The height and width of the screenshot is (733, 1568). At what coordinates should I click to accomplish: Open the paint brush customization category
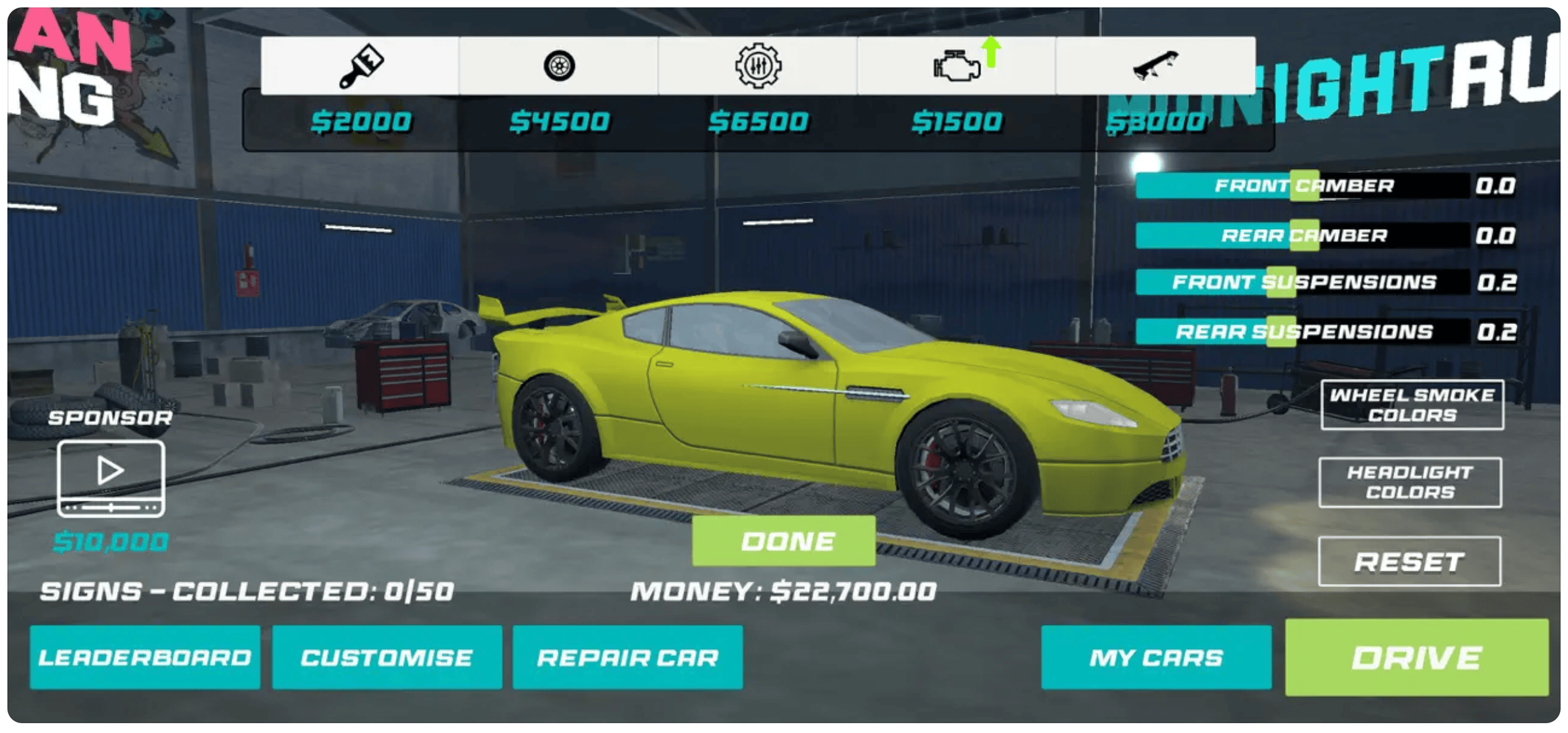[x=361, y=66]
